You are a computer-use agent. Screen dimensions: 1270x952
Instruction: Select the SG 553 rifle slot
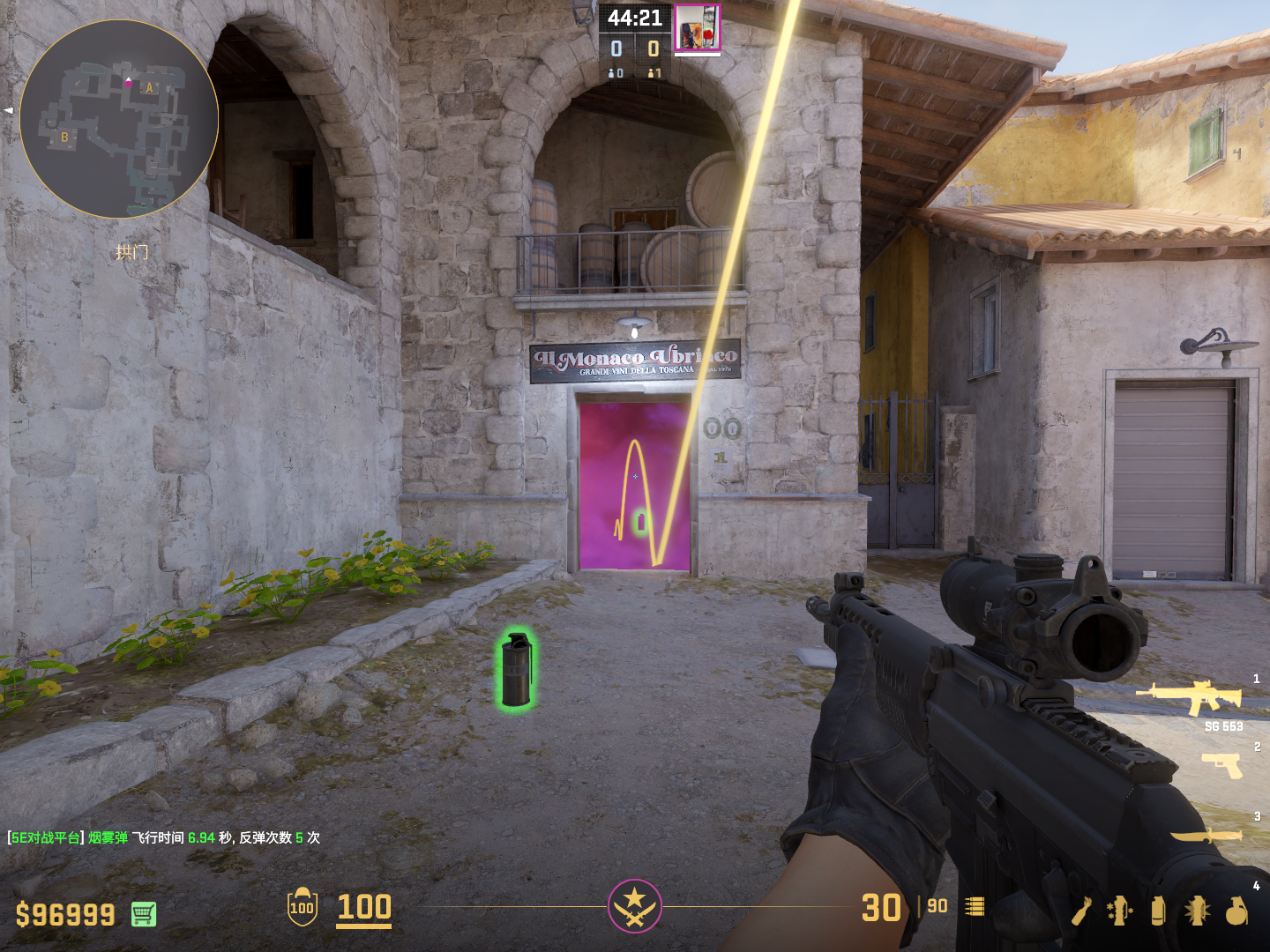(x=1191, y=697)
